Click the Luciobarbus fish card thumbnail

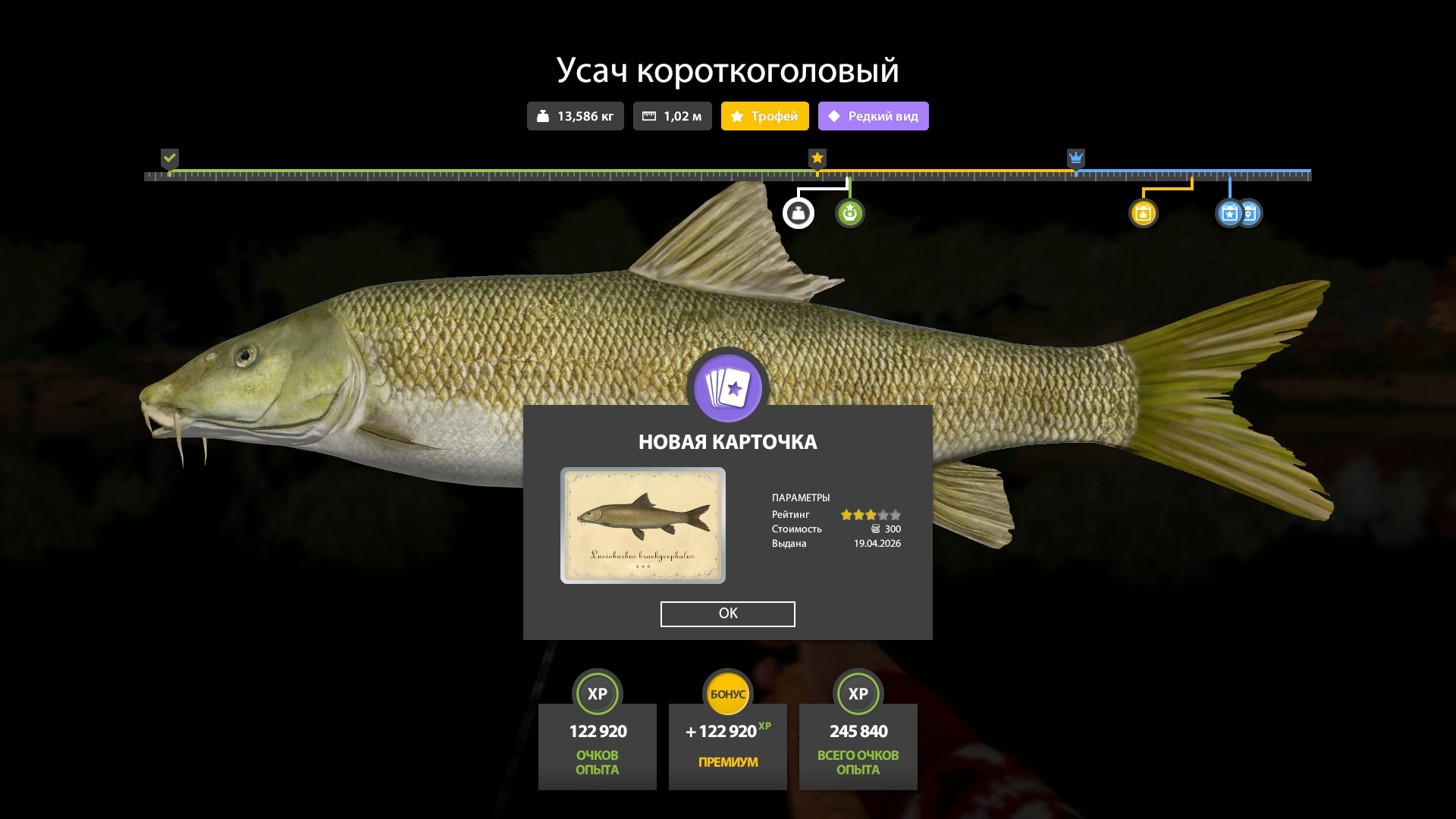tap(643, 525)
